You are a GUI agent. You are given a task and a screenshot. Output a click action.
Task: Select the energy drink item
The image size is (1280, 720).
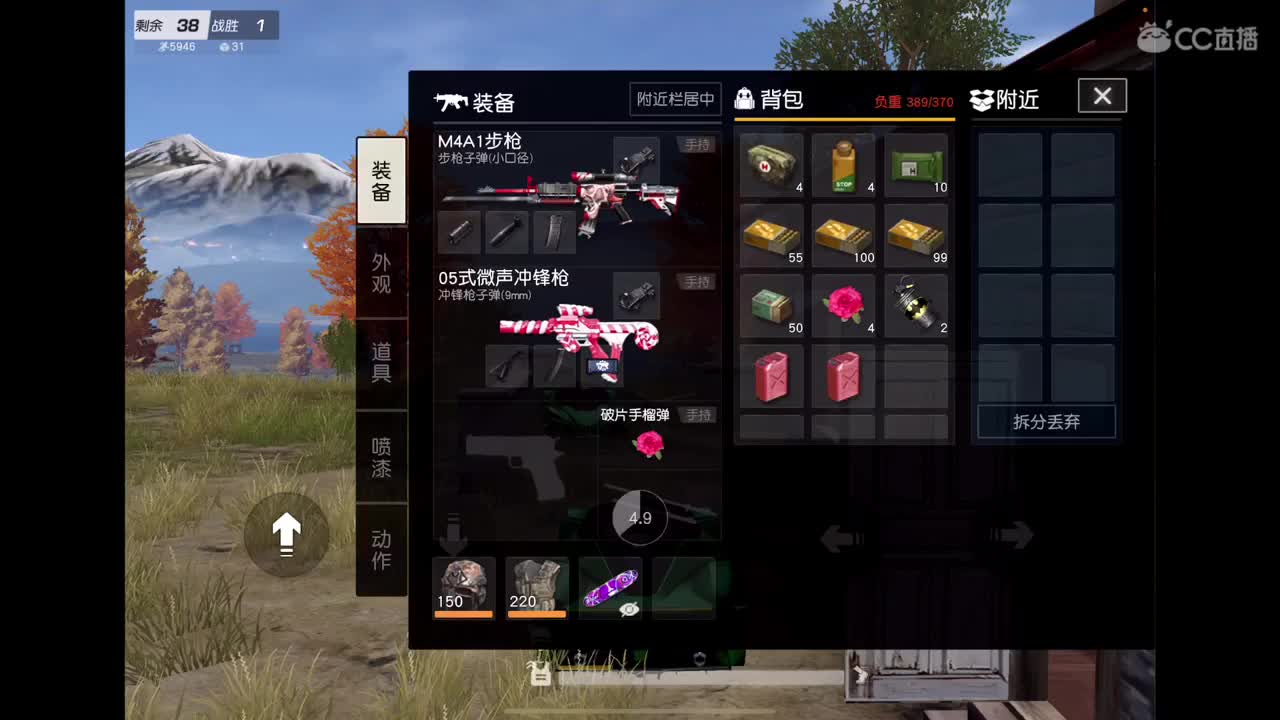(843, 163)
